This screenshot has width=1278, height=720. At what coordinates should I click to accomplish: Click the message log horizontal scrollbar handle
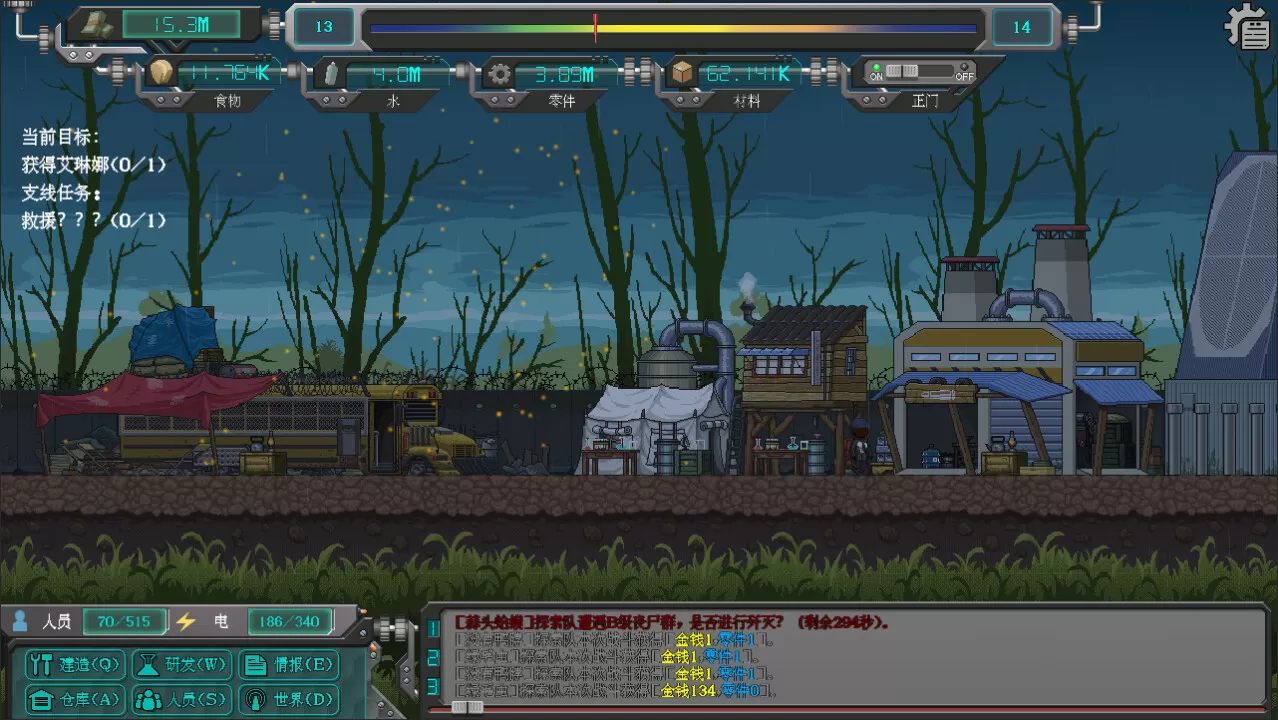tap(467, 707)
